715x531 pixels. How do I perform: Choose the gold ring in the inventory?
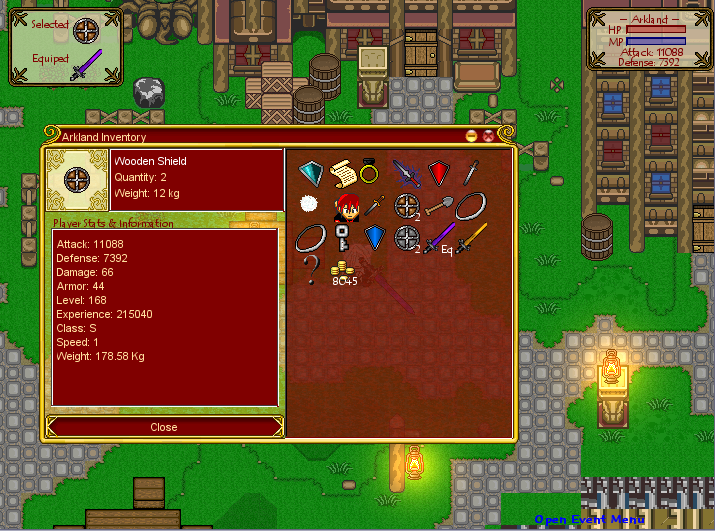point(371,171)
